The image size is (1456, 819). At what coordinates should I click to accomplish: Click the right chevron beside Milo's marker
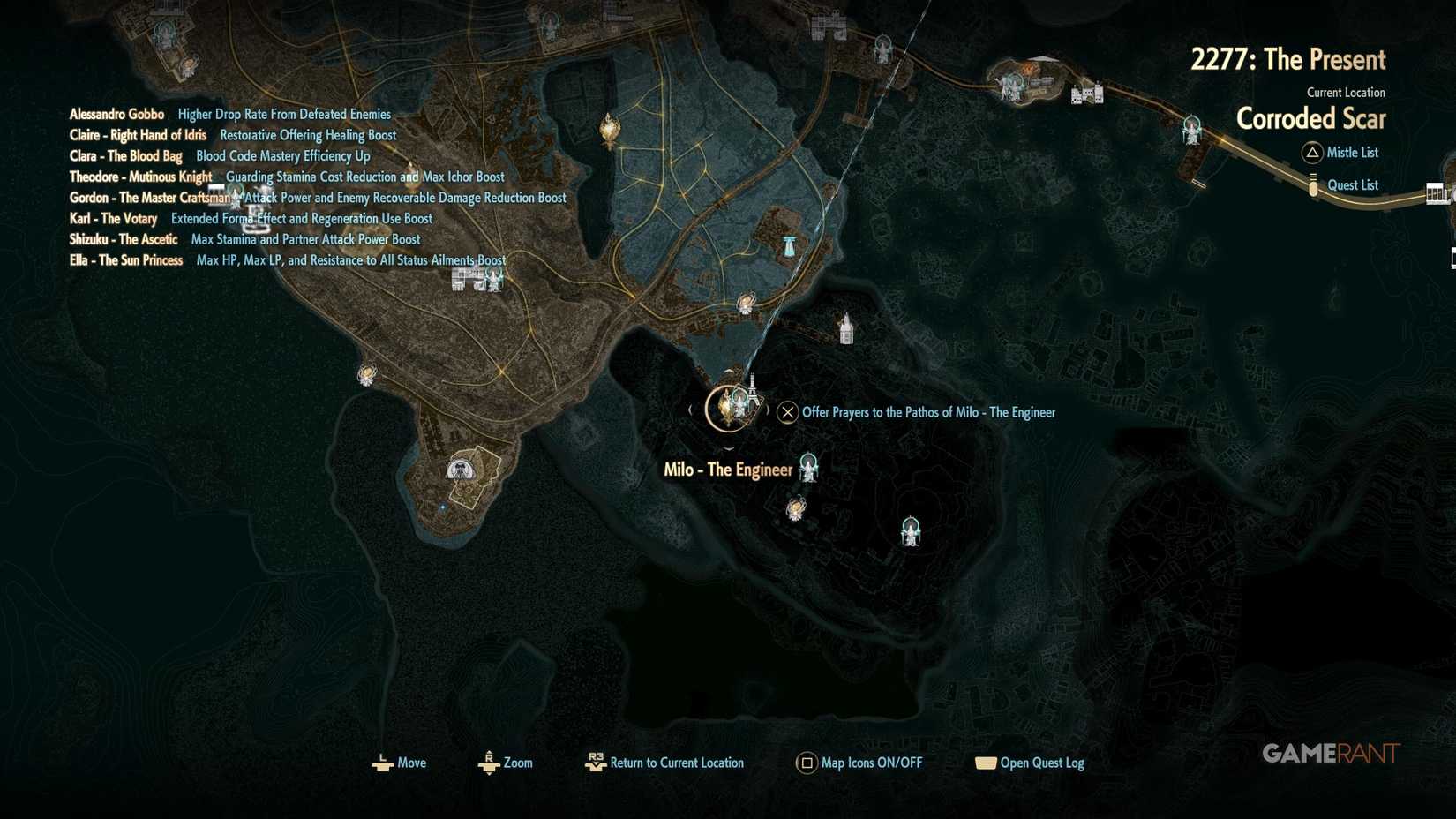tap(766, 410)
